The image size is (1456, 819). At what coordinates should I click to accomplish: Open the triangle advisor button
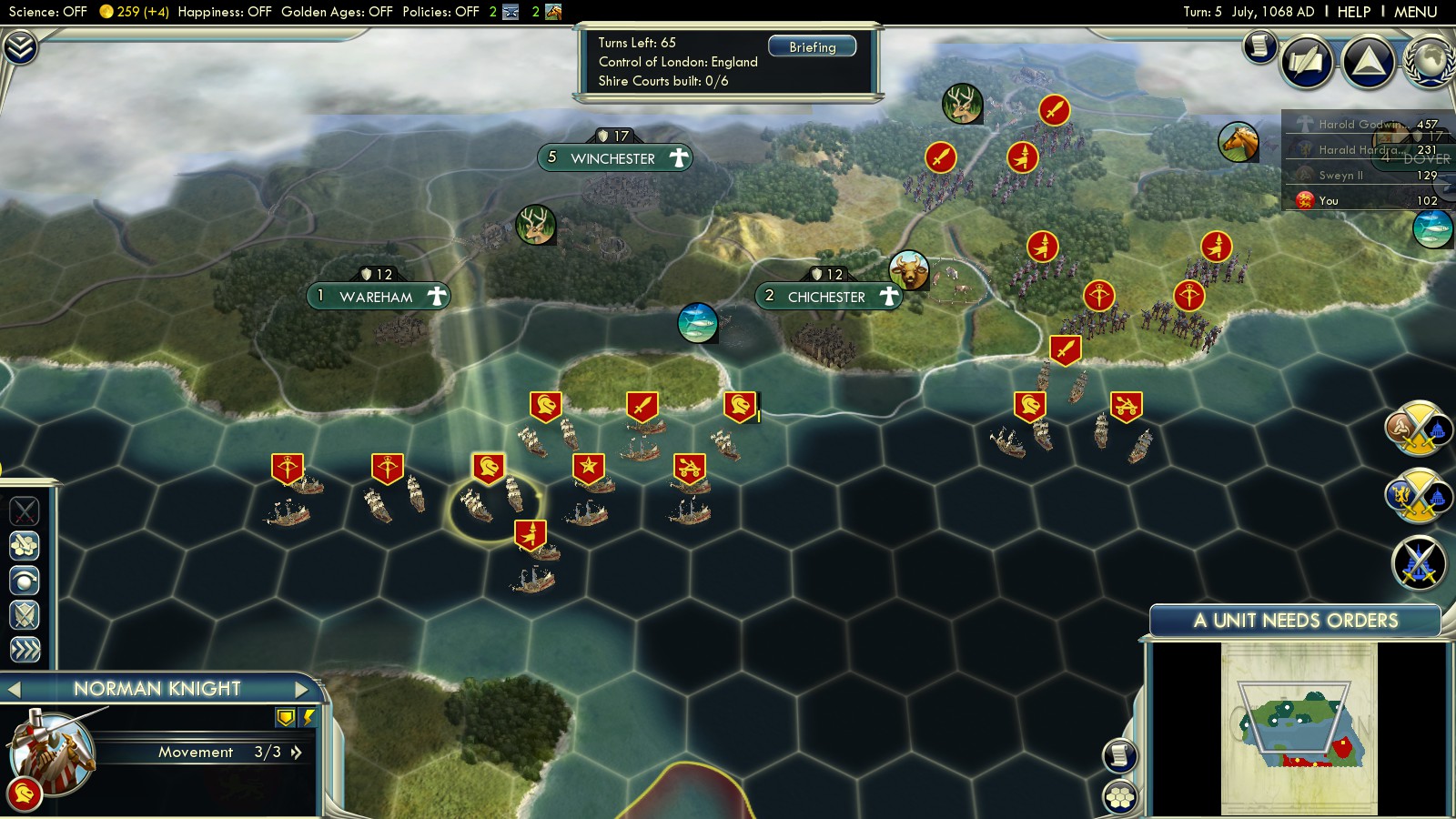[x=1369, y=62]
